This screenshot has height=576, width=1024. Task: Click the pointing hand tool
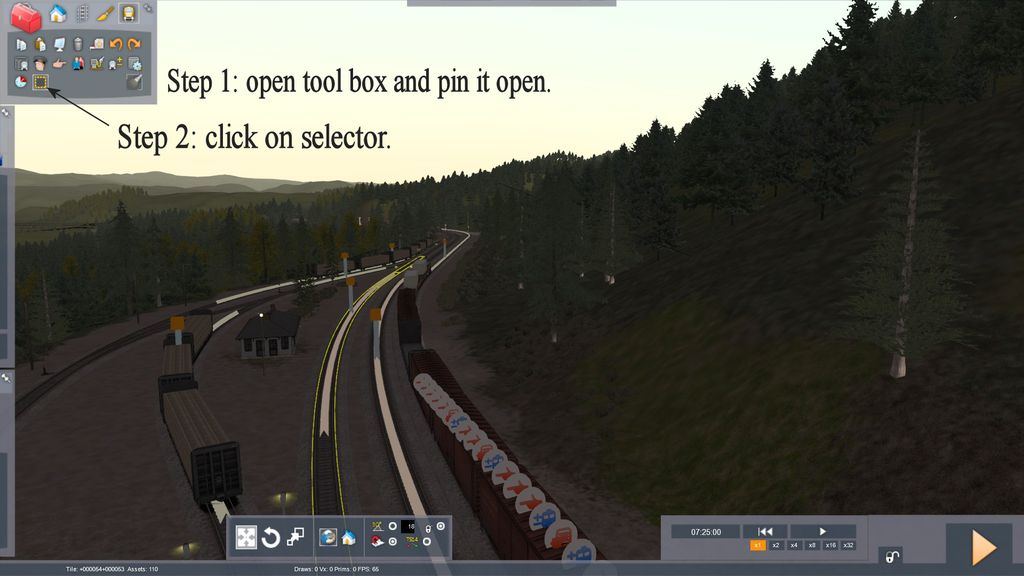coord(59,63)
